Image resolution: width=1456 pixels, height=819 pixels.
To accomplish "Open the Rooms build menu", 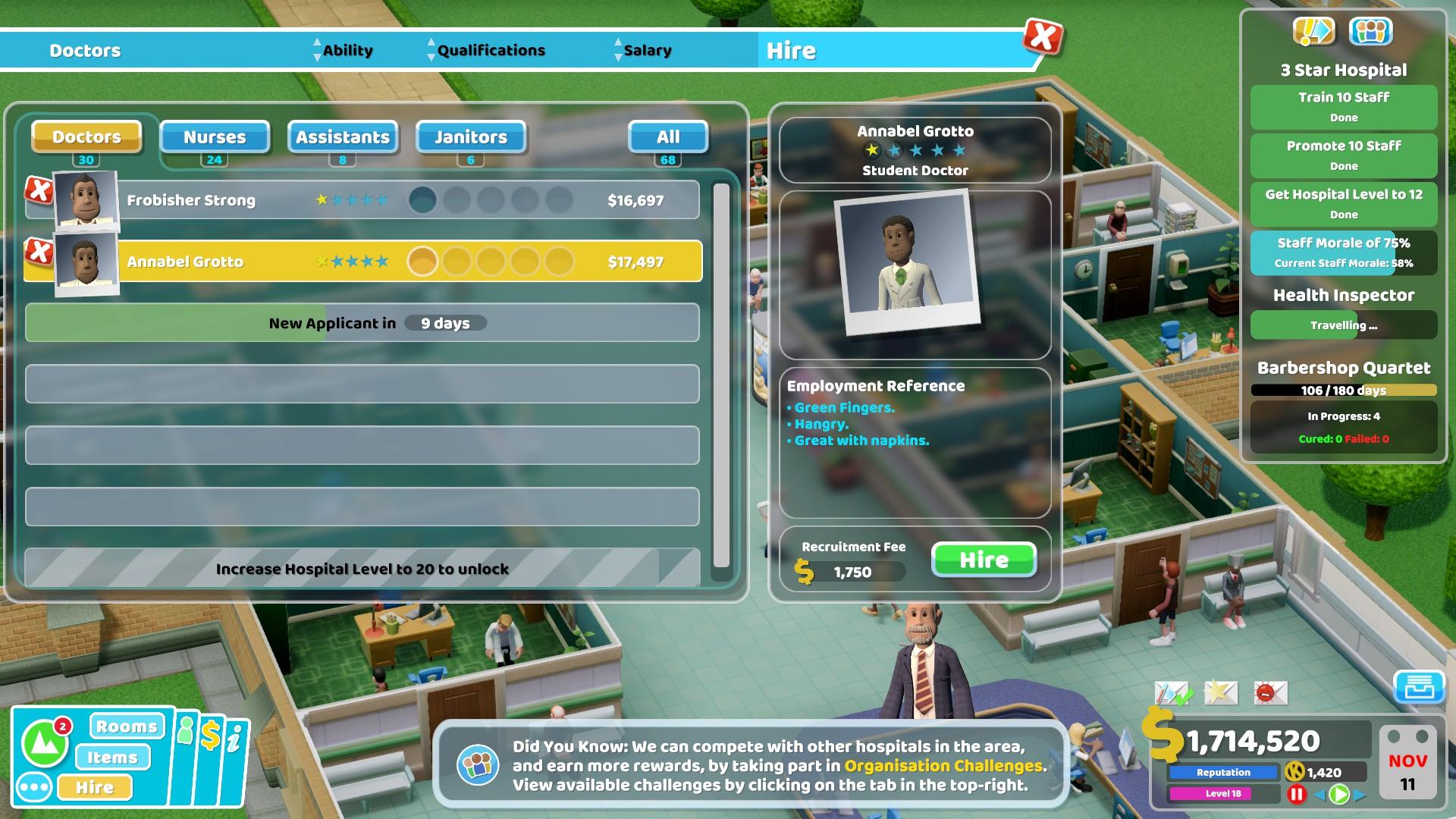I will click(127, 726).
